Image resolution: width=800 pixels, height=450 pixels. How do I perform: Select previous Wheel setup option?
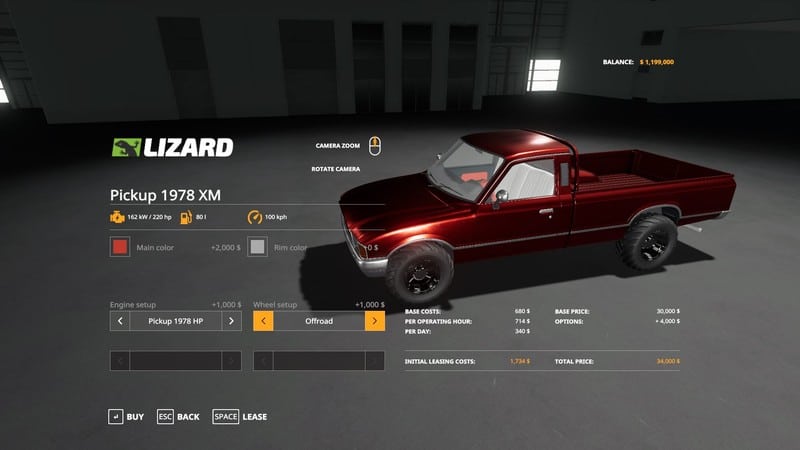(264, 321)
